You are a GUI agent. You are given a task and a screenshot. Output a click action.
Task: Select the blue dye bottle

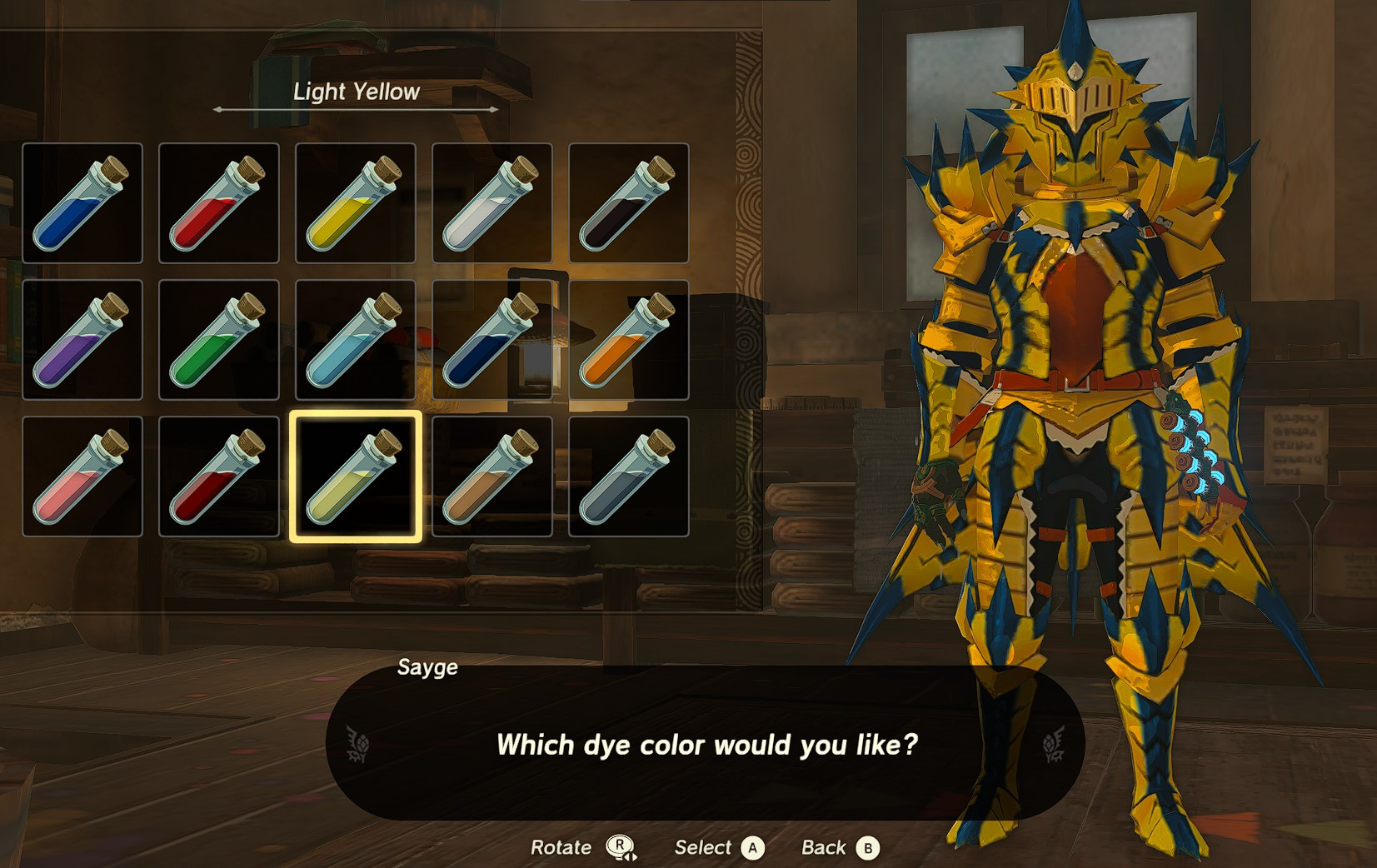(x=82, y=202)
